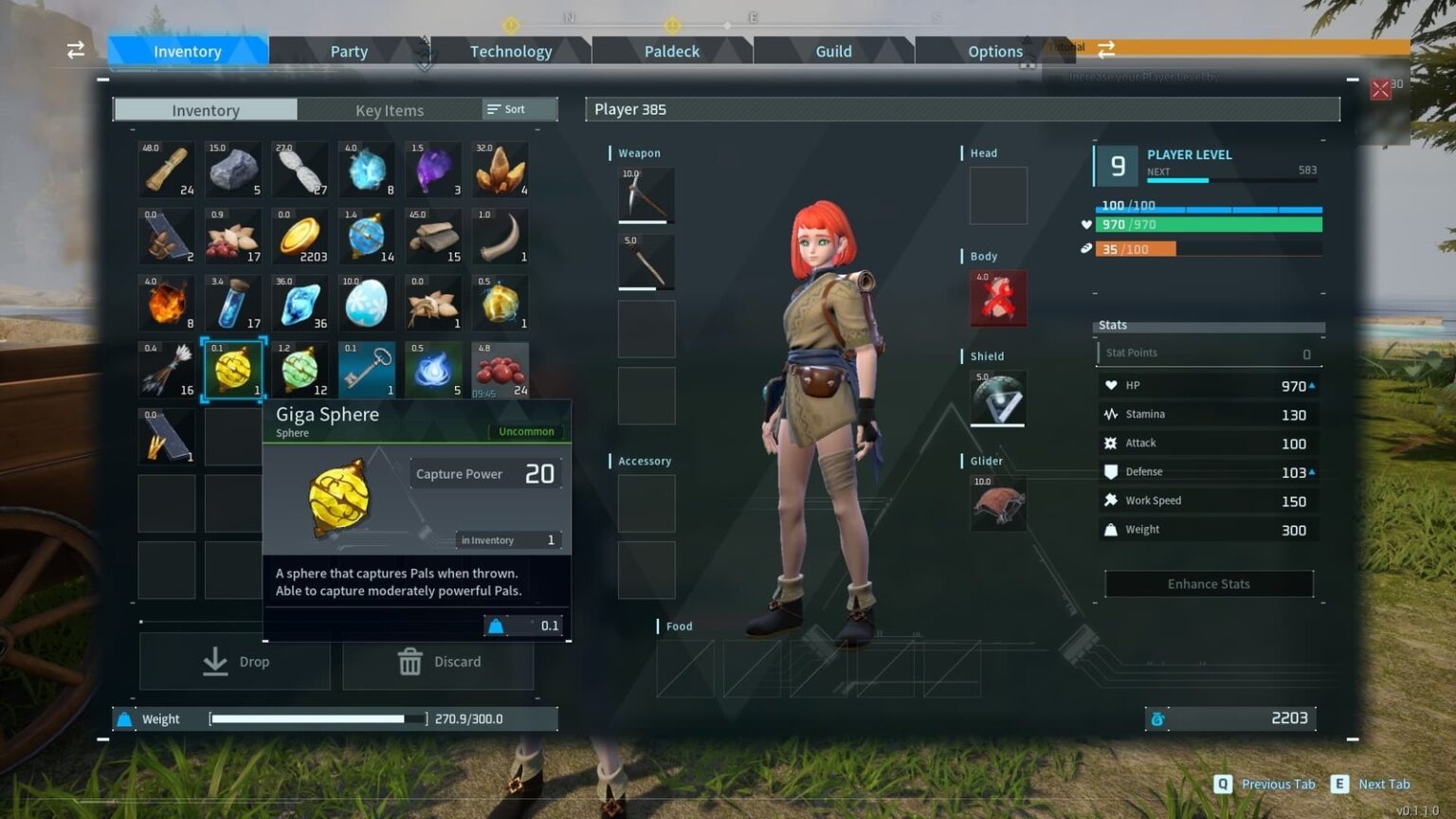Click the Drop button
This screenshot has height=819, width=1456.
click(234, 662)
